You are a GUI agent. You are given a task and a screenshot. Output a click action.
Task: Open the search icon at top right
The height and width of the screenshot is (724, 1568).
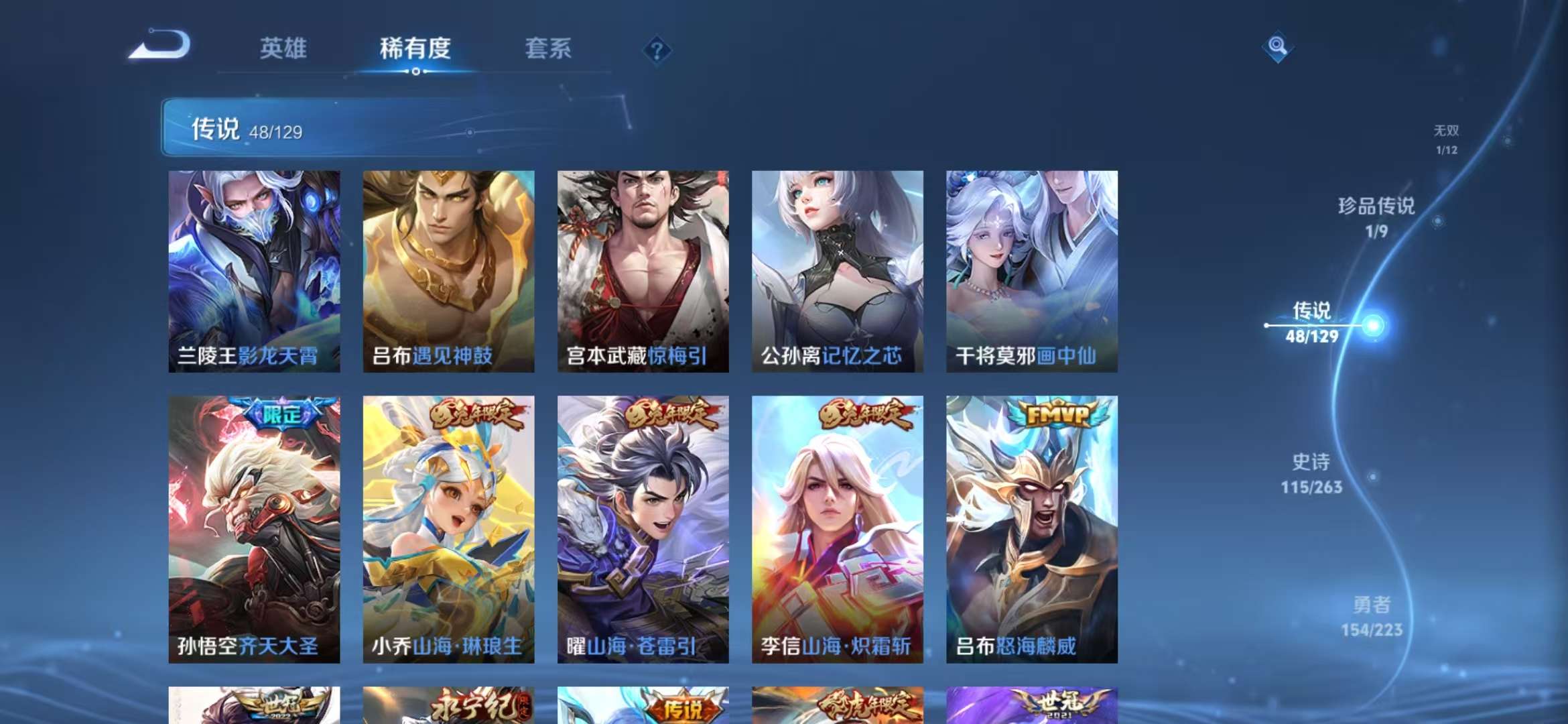pyautogui.click(x=1279, y=47)
